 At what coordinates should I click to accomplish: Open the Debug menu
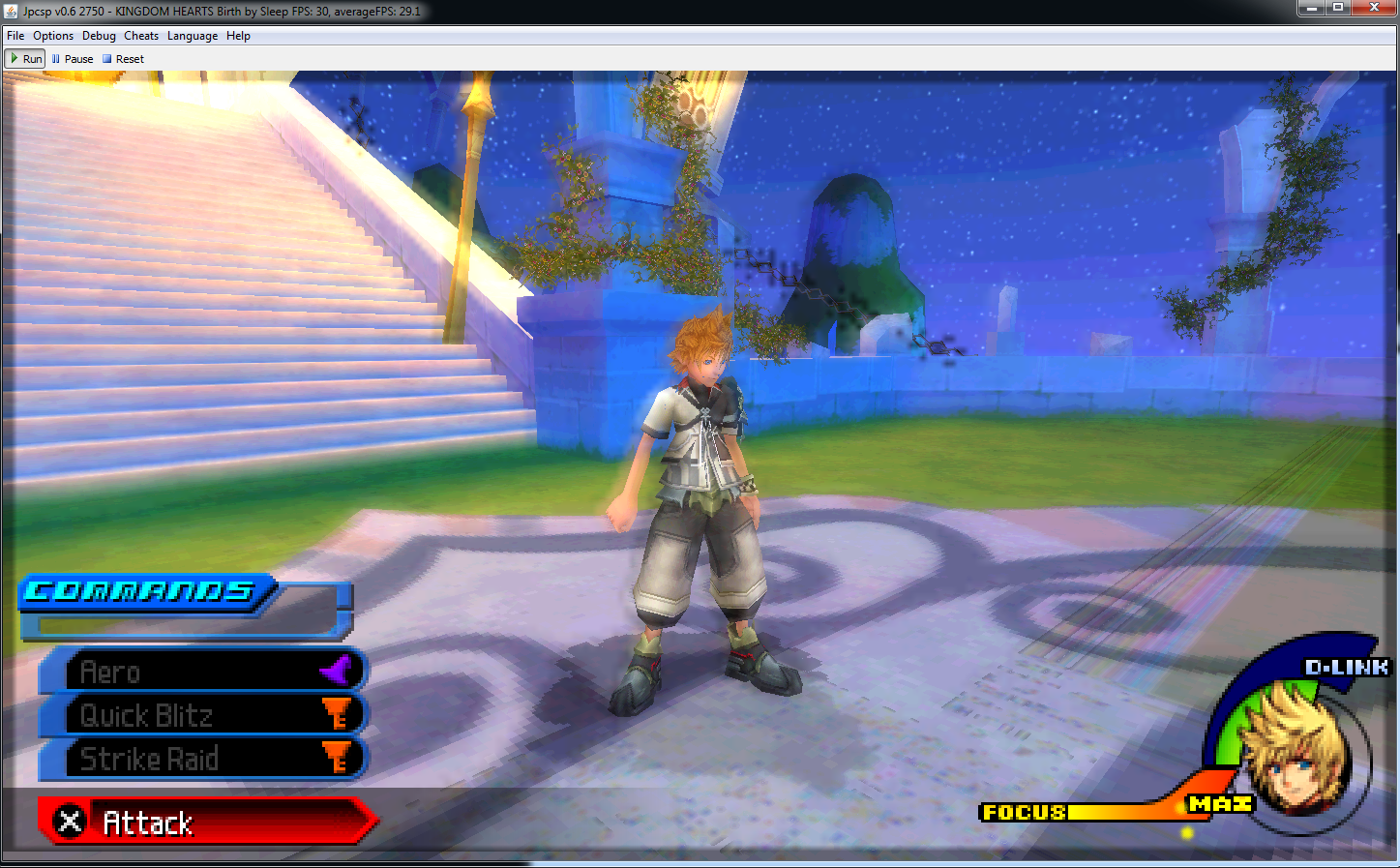click(x=99, y=36)
